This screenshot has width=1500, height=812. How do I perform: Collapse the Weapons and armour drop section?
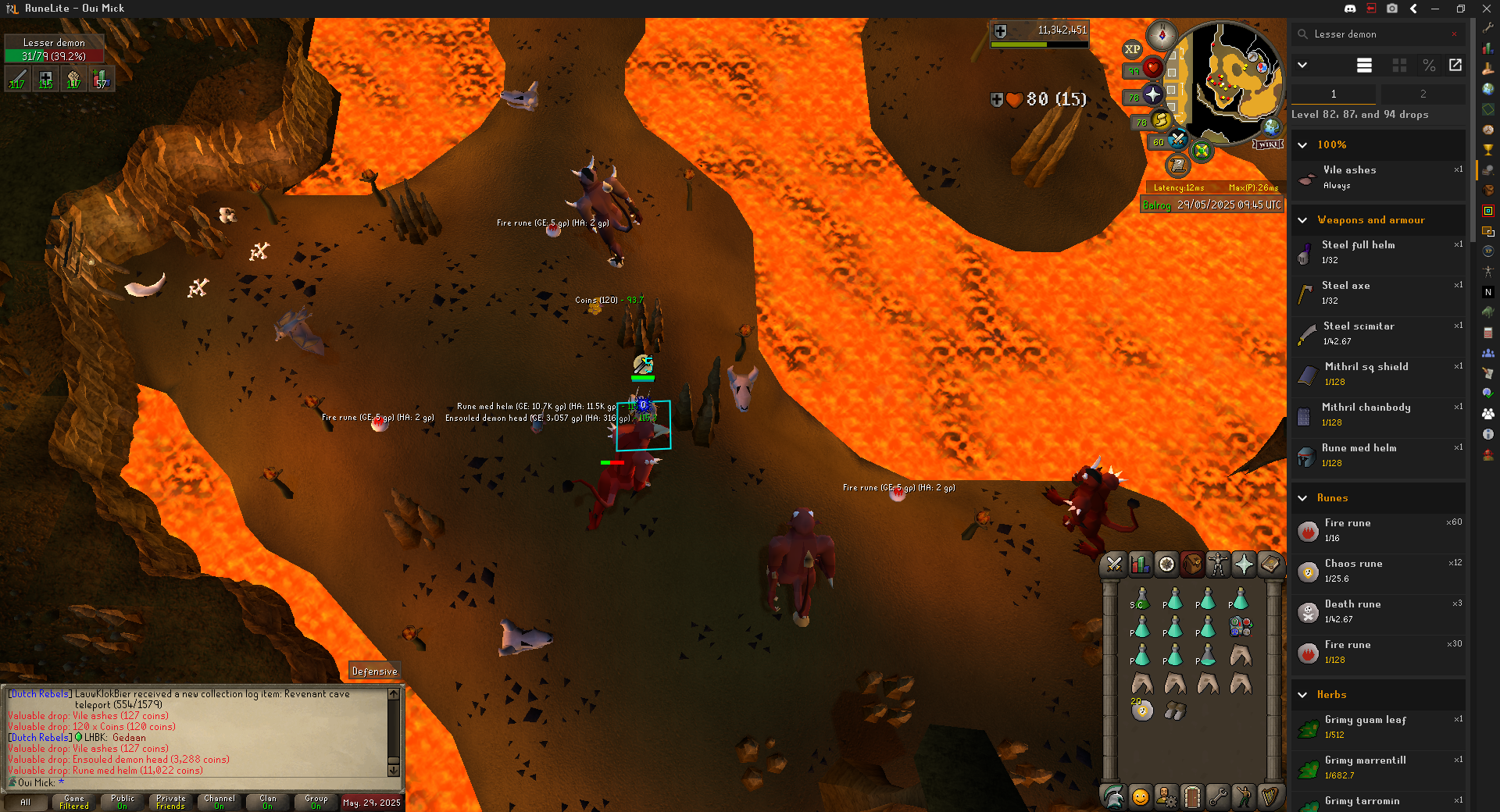[1302, 220]
